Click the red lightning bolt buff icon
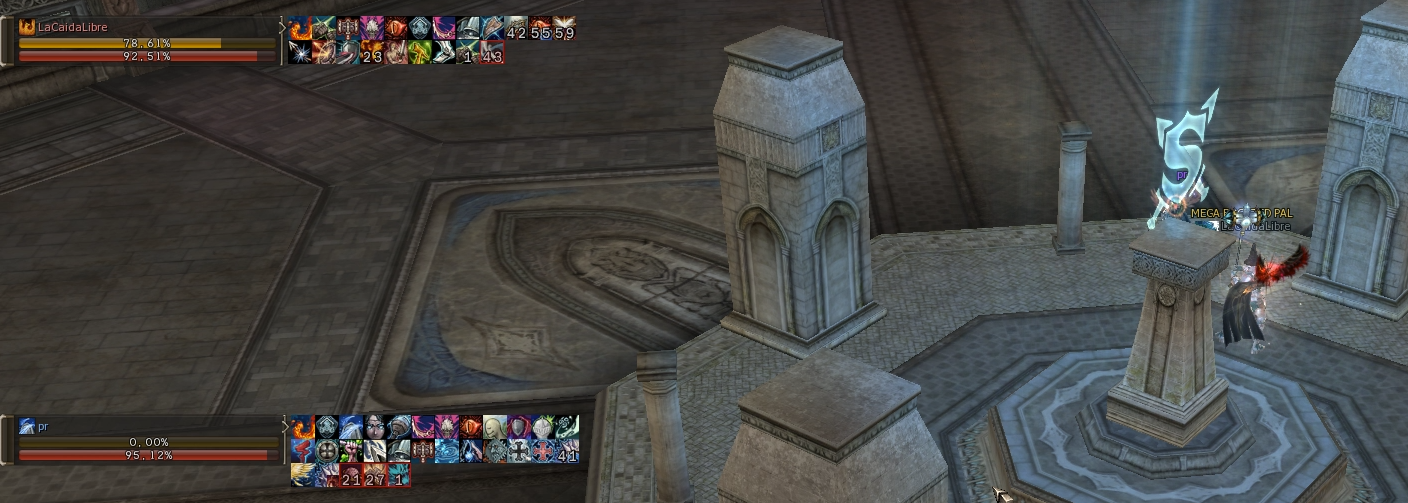Image resolution: width=1408 pixels, height=503 pixels. click(302, 451)
